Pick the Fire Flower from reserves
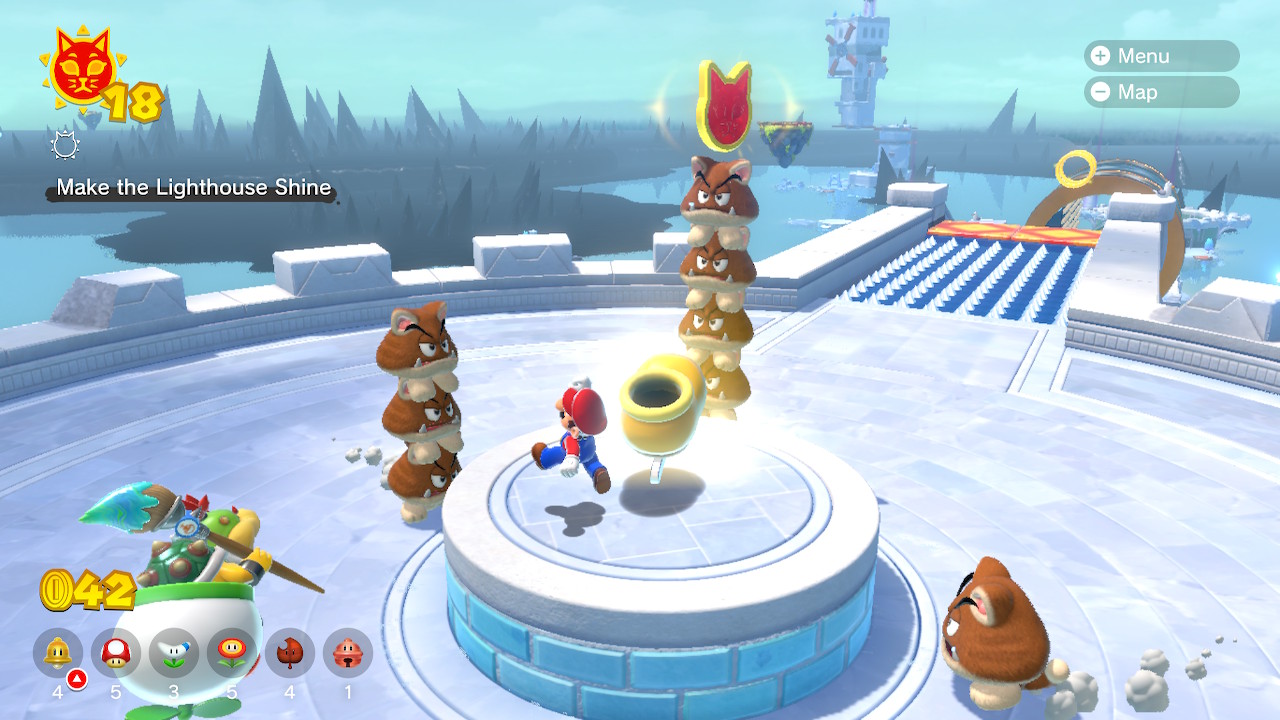The height and width of the screenshot is (720, 1280). point(232,653)
